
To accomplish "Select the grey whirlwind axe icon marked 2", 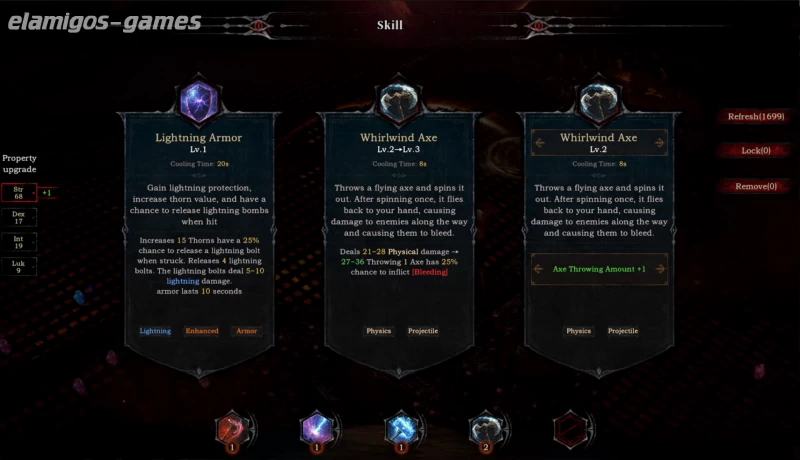I will coord(484,428).
